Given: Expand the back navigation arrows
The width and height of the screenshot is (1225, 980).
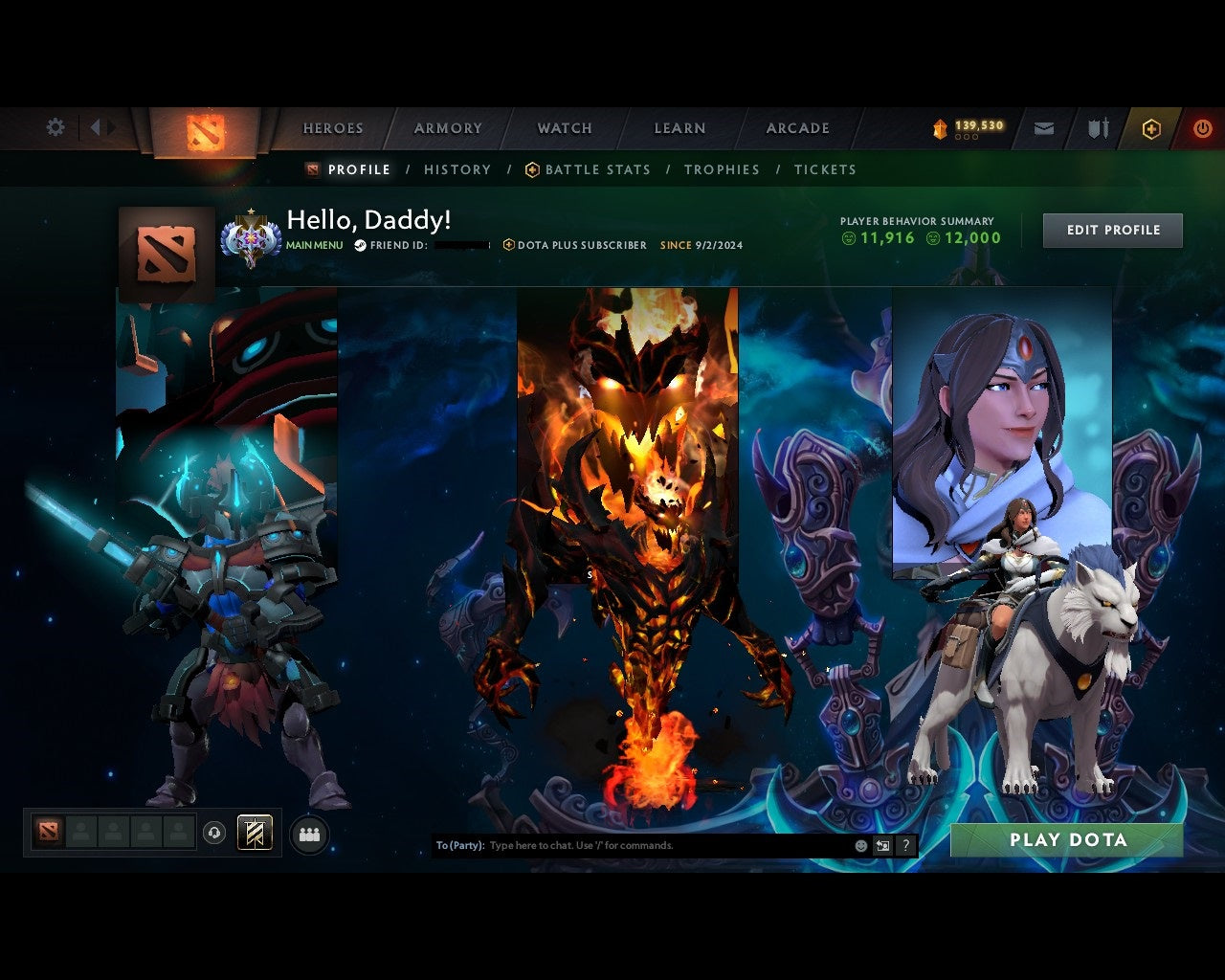Looking at the screenshot, I should (100, 125).
